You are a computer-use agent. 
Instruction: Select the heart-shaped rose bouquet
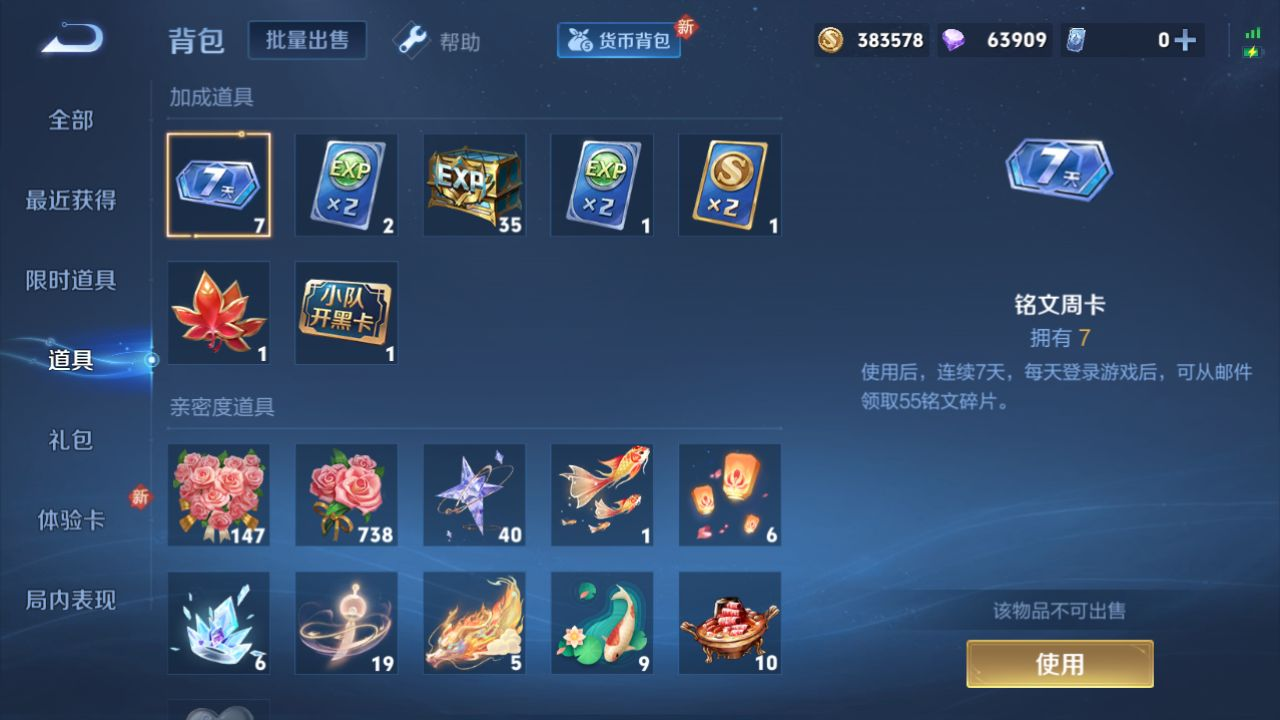[x=218, y=495]
